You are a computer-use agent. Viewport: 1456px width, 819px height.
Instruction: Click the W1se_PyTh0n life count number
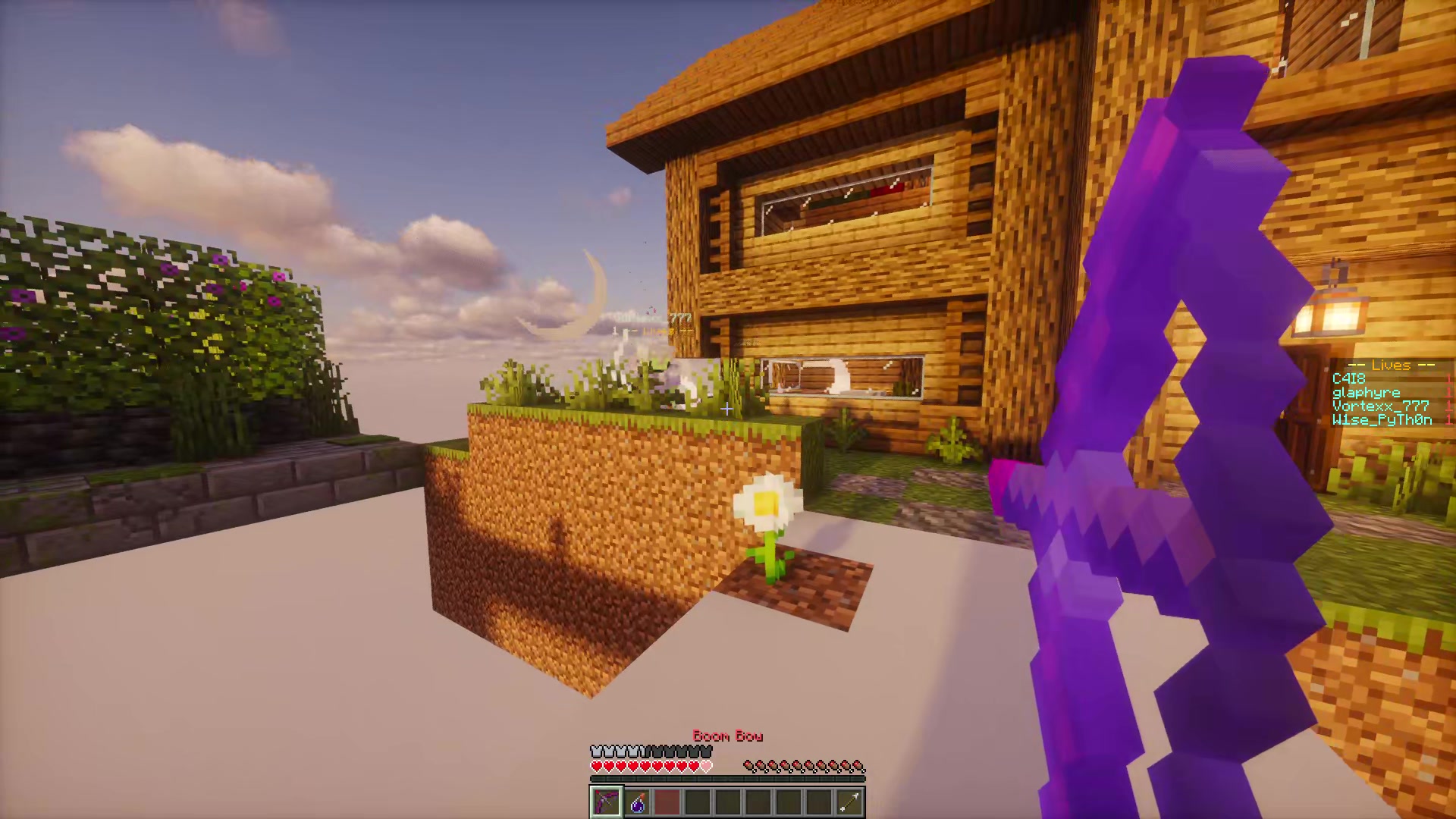tap(1449, 419)
